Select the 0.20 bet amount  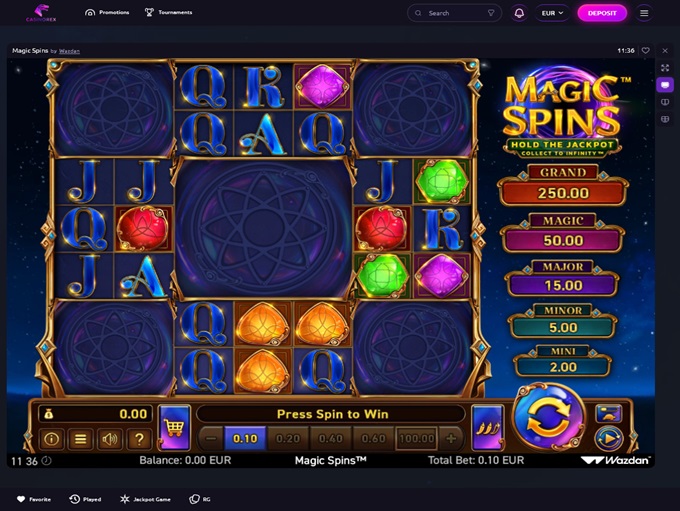coord(288,438)
